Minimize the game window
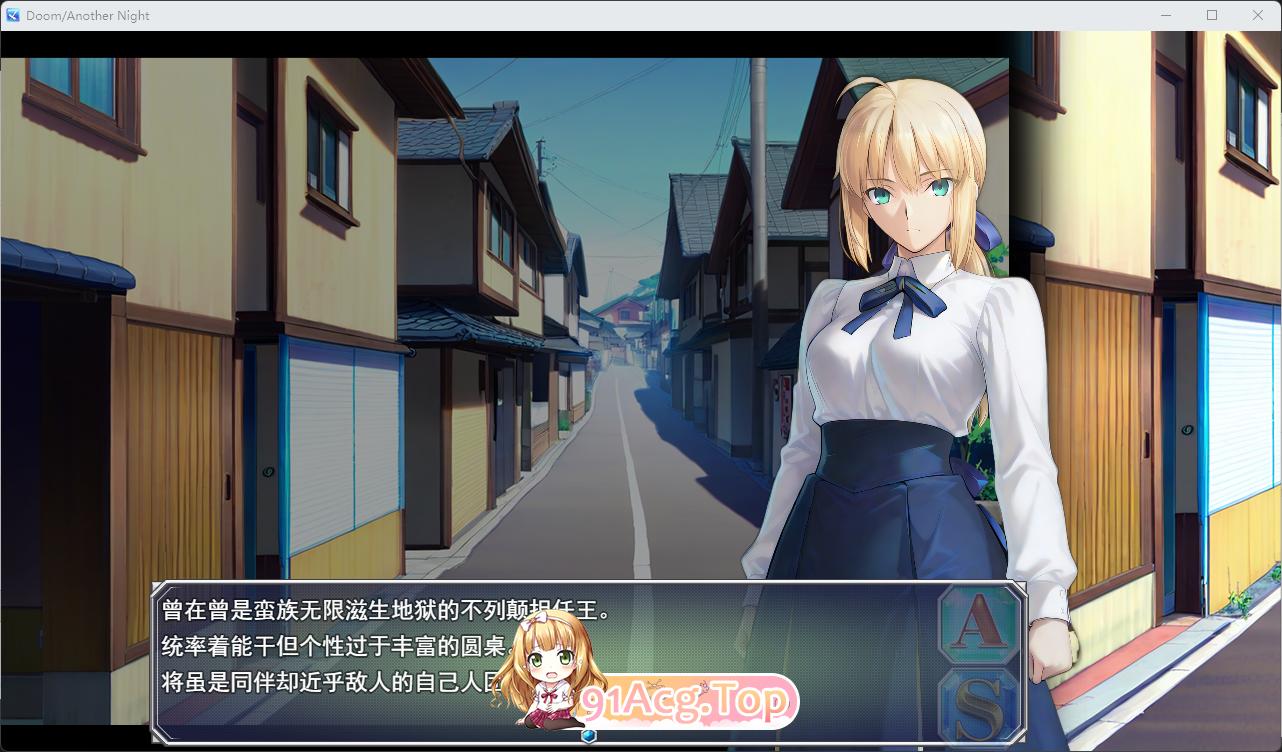 tap(1166, 15)
